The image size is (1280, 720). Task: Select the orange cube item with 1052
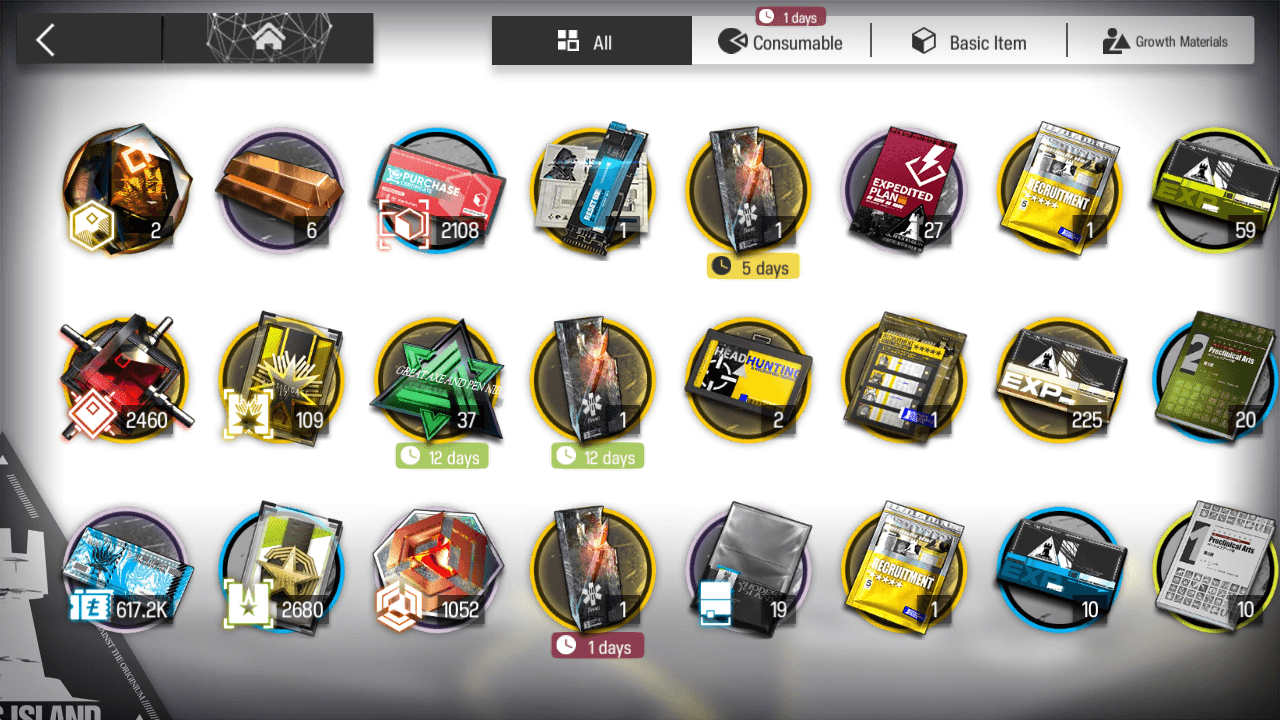[x=436, y=568]
